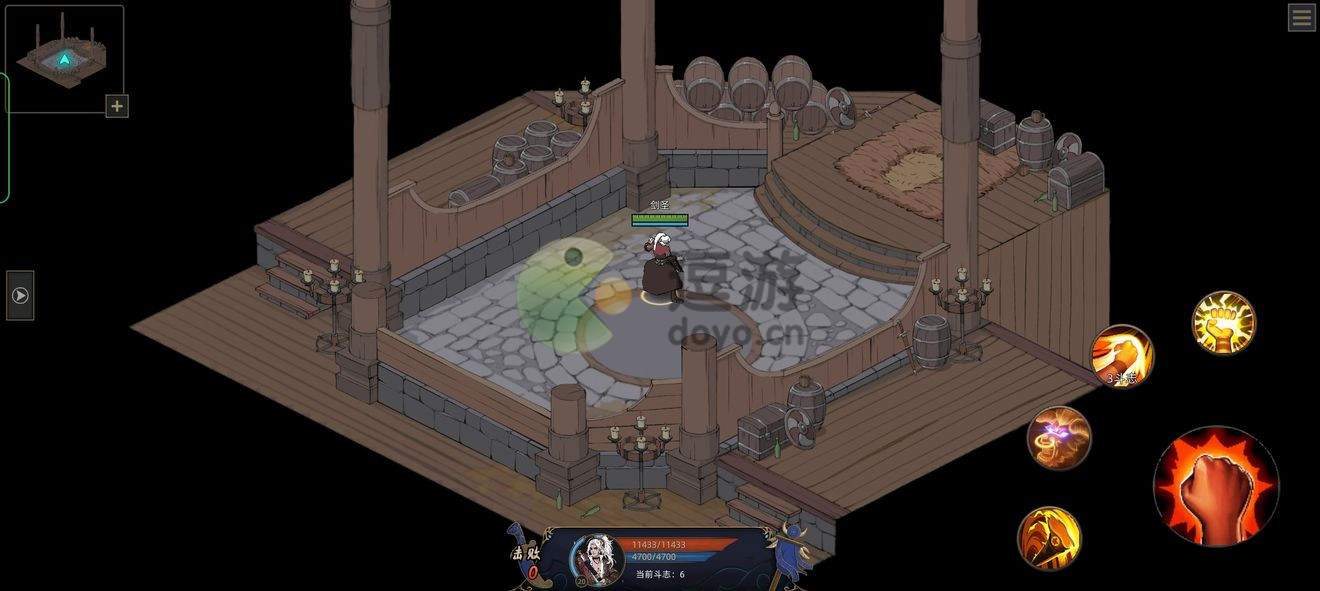Screen dimensions: 1320x591
Task: Use the big red fist basic attack
Action: pyautogui.click(x=1216, y=487)
